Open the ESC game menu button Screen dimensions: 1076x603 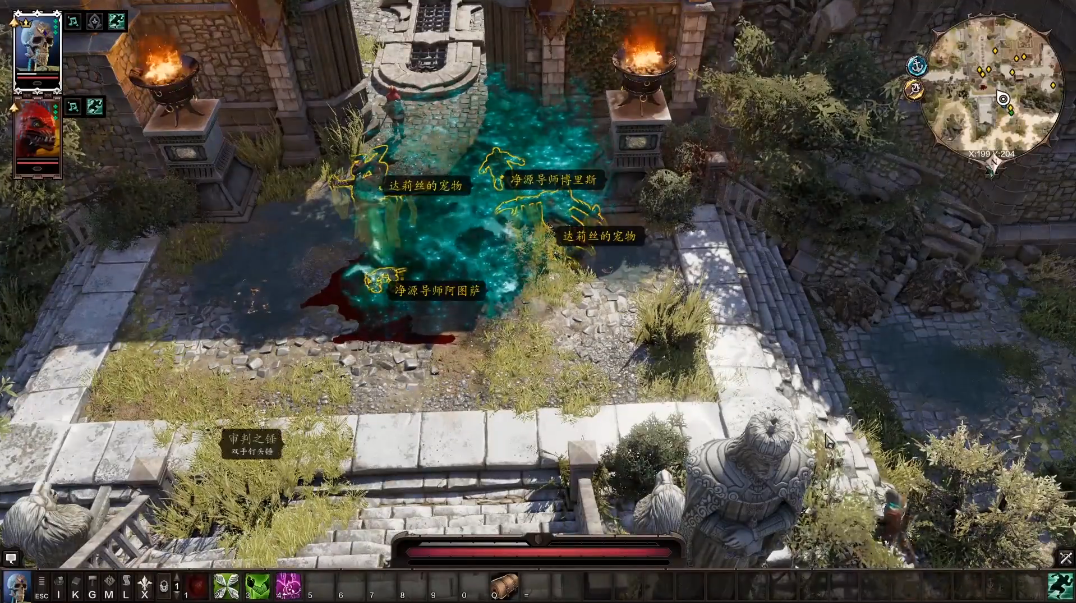click(41, 587)
